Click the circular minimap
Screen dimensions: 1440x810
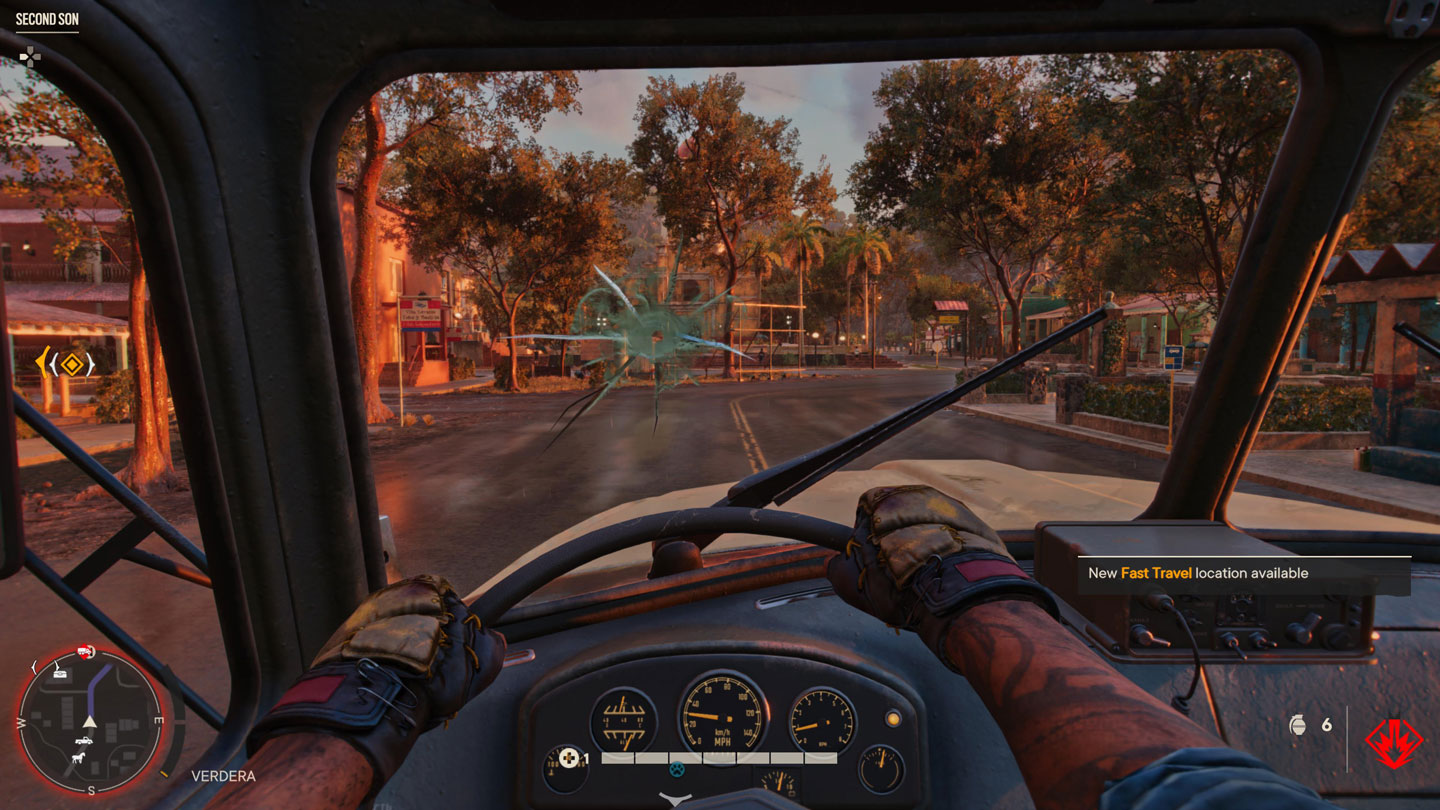tap(90, 720)
